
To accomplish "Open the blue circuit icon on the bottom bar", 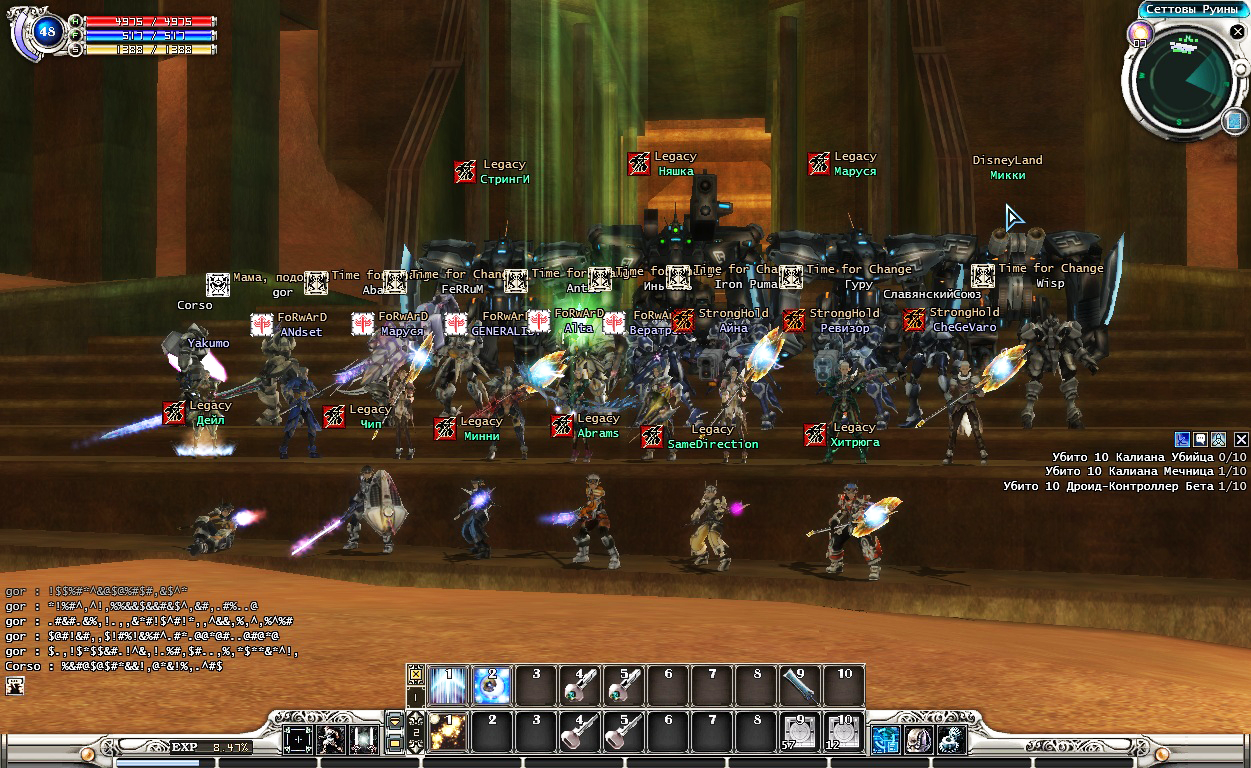I will pos(885,740).
